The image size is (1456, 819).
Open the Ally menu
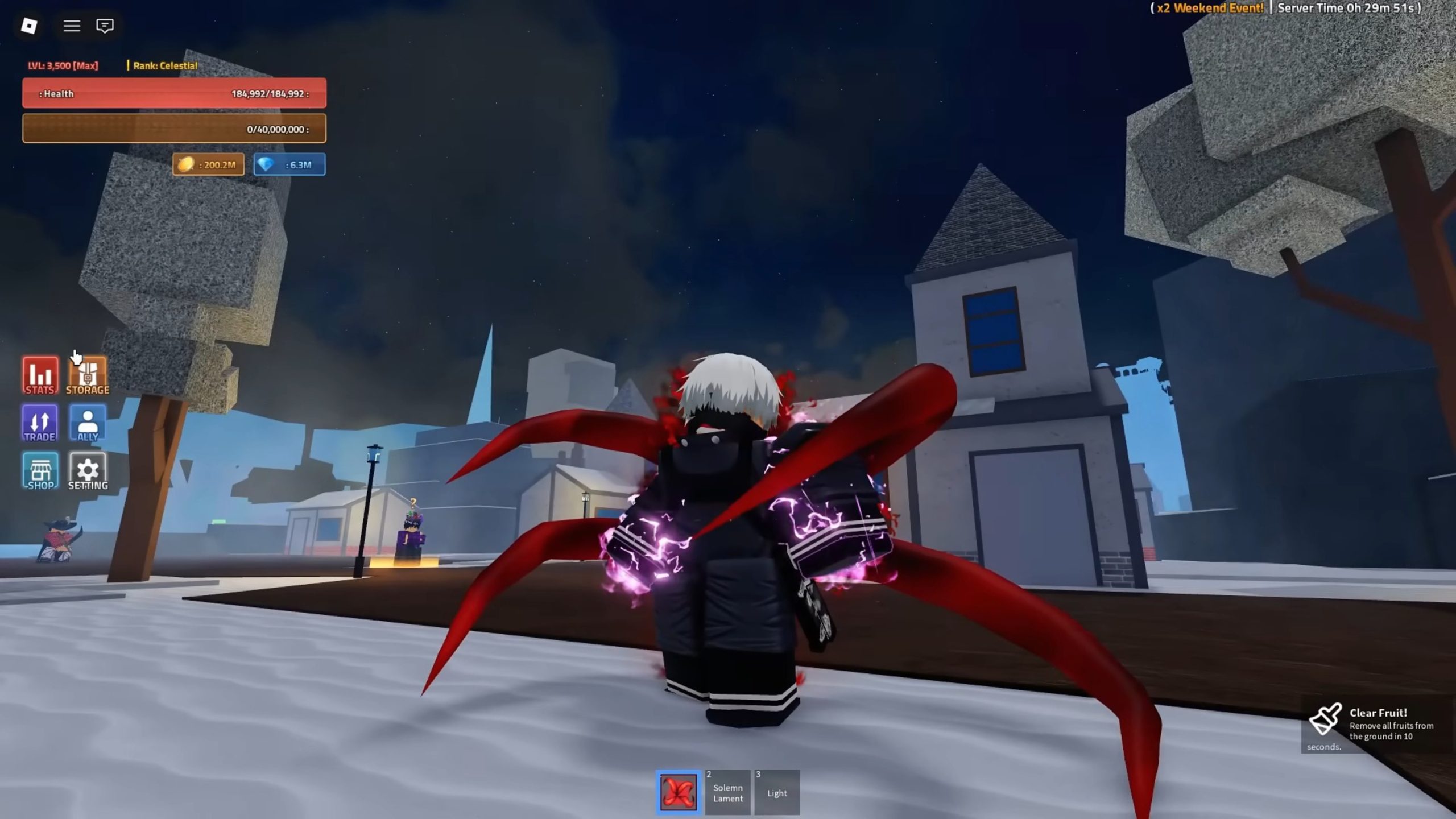coord(88,423)
